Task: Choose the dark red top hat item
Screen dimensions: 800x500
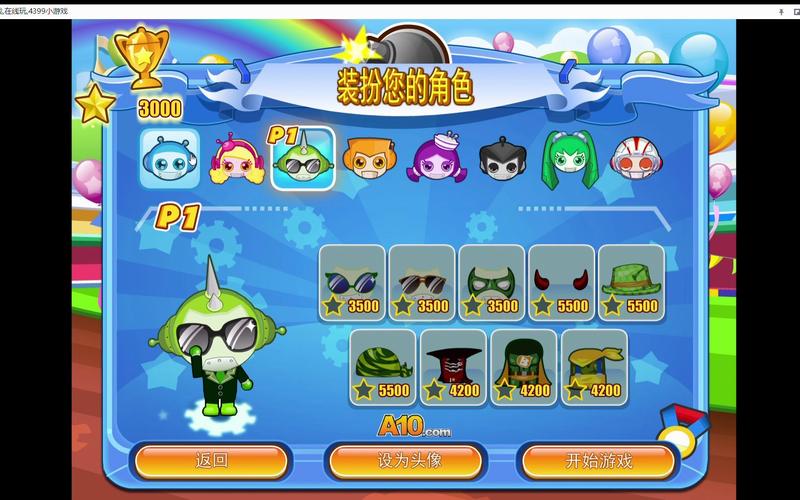Action: coord(453,367)
